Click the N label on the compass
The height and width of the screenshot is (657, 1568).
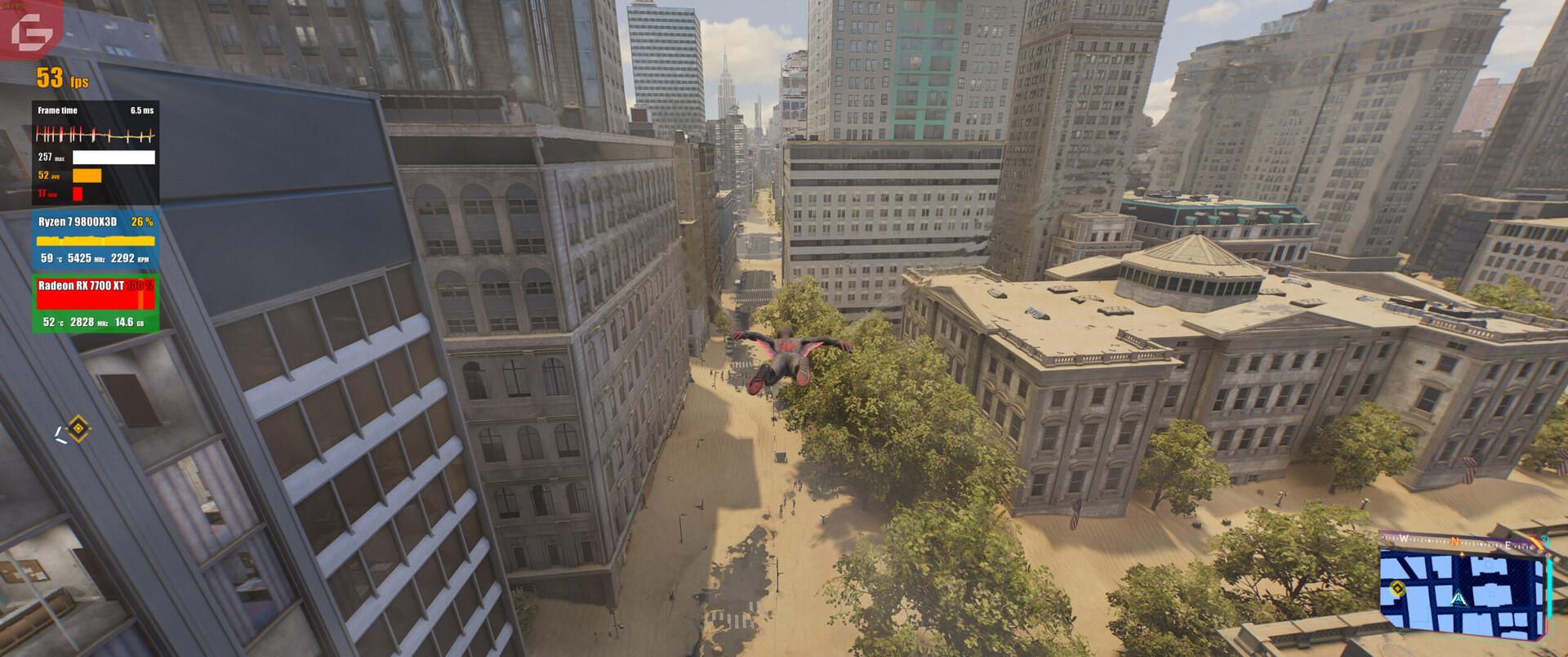click(1454, 541)
